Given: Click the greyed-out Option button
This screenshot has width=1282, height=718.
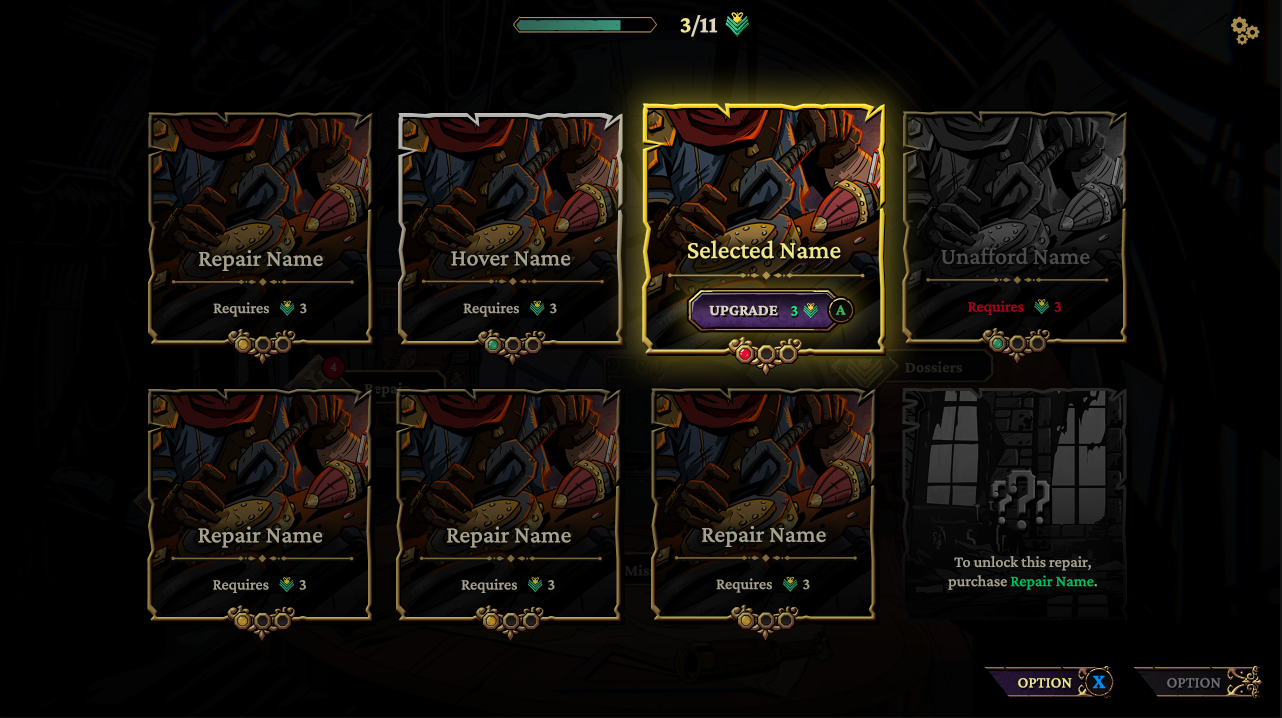Looking at the screenshot, I should (x=1194, y=683).
